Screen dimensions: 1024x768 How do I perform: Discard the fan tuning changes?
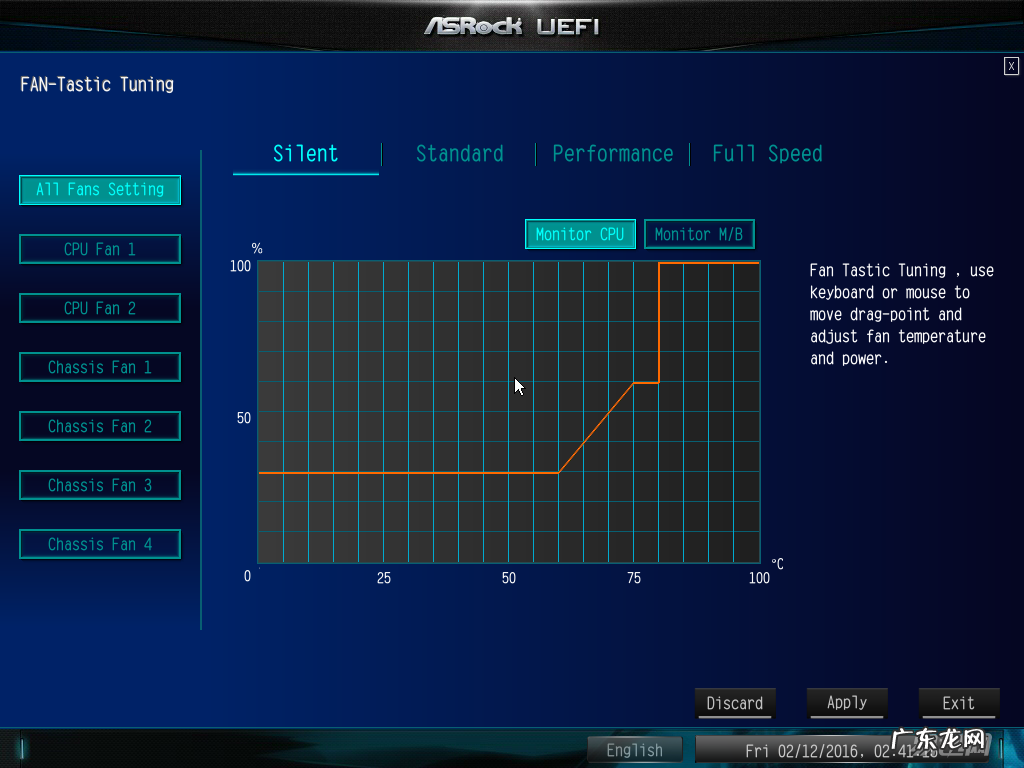tap(735, 703)
